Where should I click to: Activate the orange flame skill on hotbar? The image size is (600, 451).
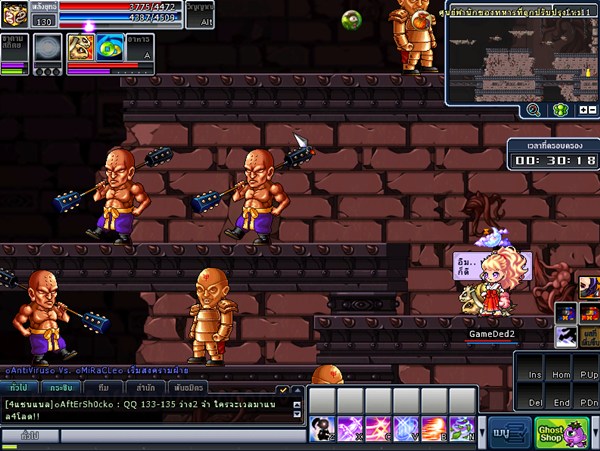pyautogui.click(x=433, y=428)
